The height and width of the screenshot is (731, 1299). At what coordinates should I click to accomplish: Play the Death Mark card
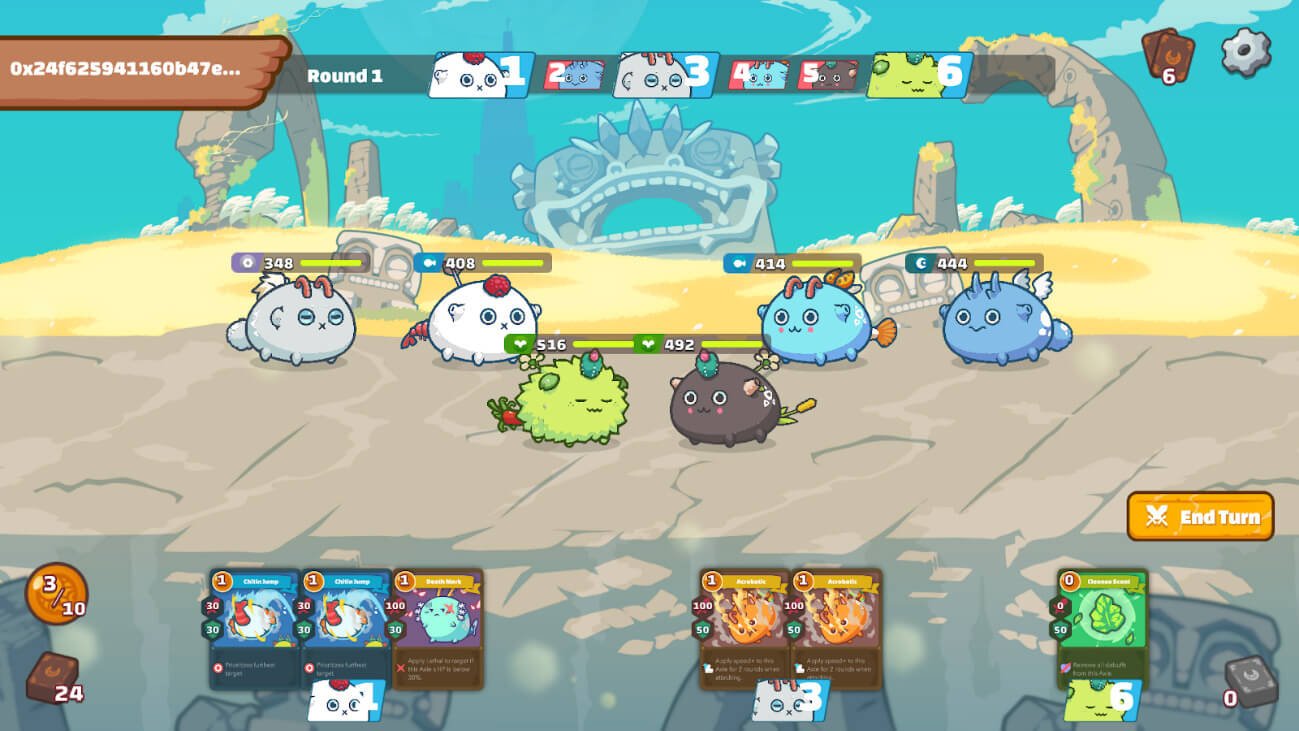click(x=440, y=625)
